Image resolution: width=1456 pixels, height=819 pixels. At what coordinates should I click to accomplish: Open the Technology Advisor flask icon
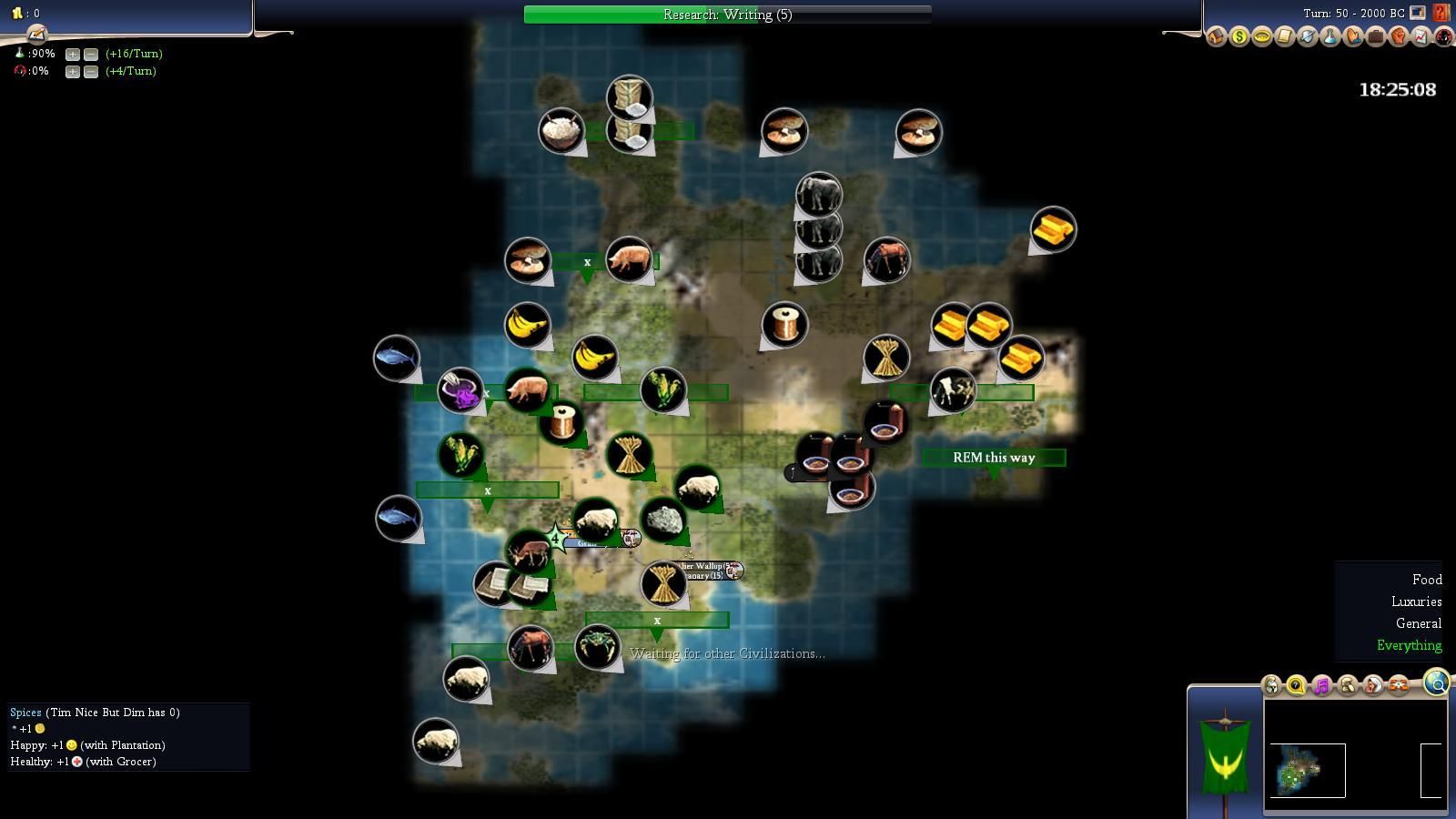[x=1330, y=37]
